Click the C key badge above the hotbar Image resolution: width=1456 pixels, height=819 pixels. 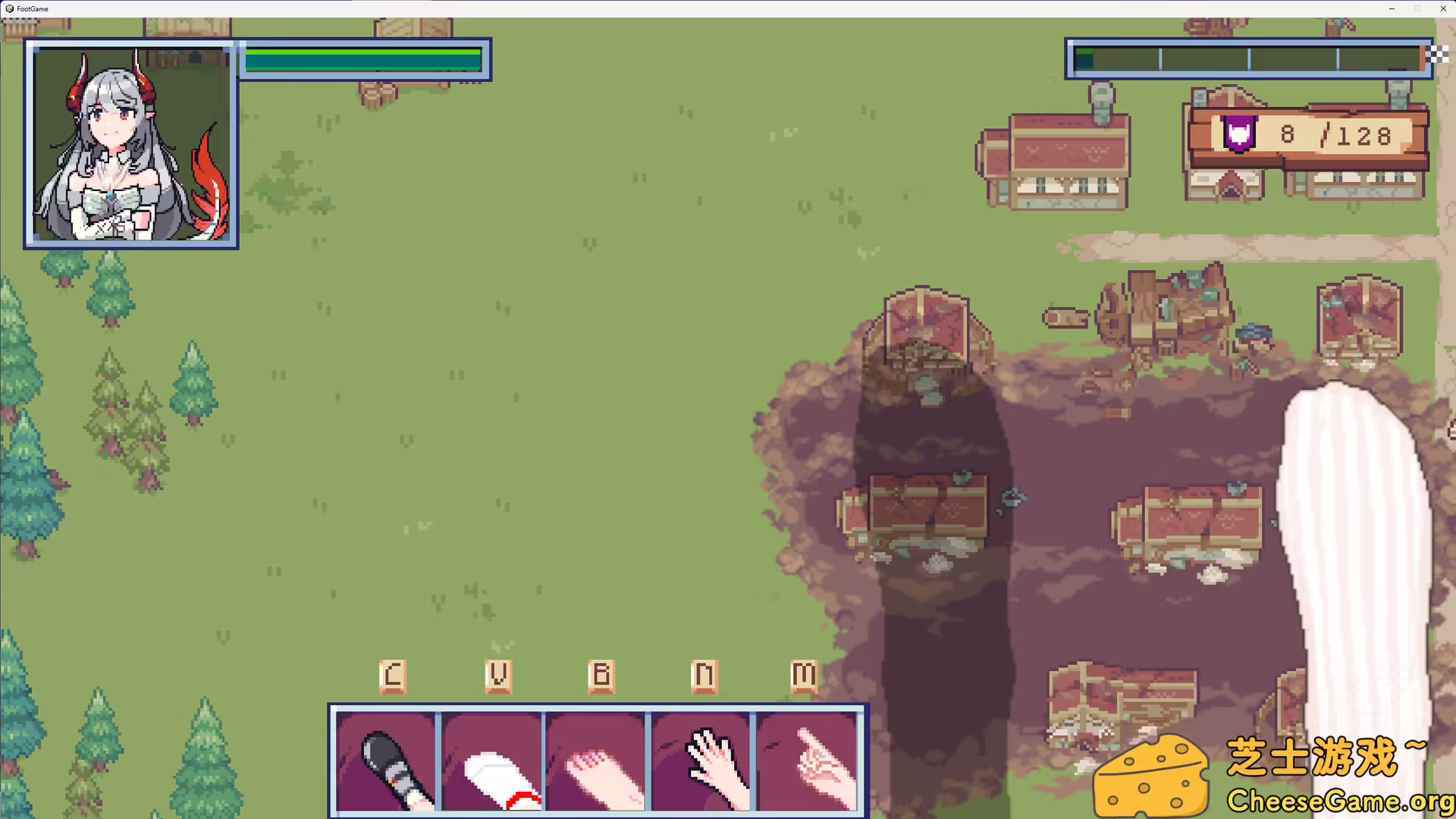(392, 674)
